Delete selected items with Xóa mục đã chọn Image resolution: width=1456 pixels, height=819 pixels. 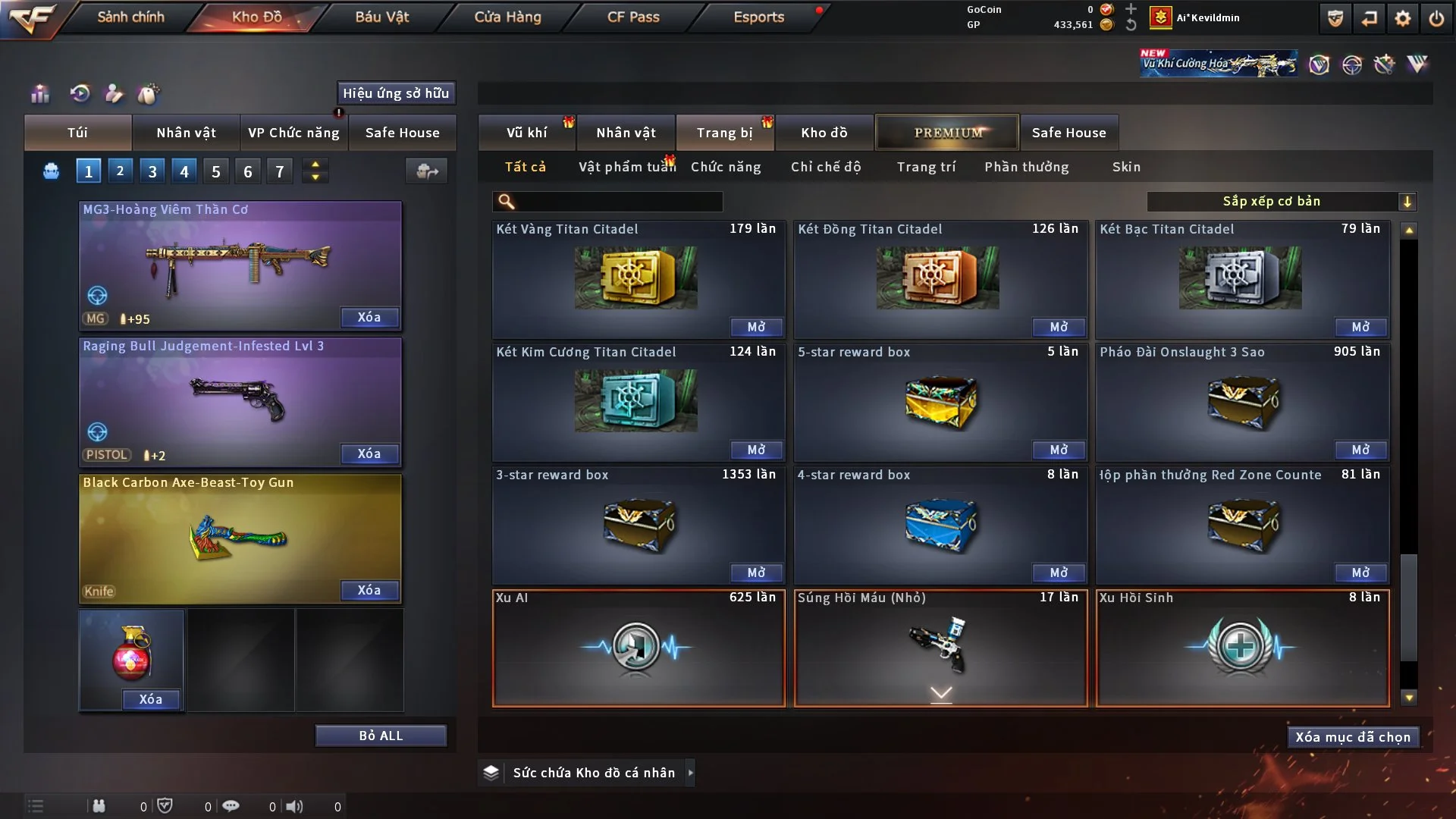(x=1352, y=737)
